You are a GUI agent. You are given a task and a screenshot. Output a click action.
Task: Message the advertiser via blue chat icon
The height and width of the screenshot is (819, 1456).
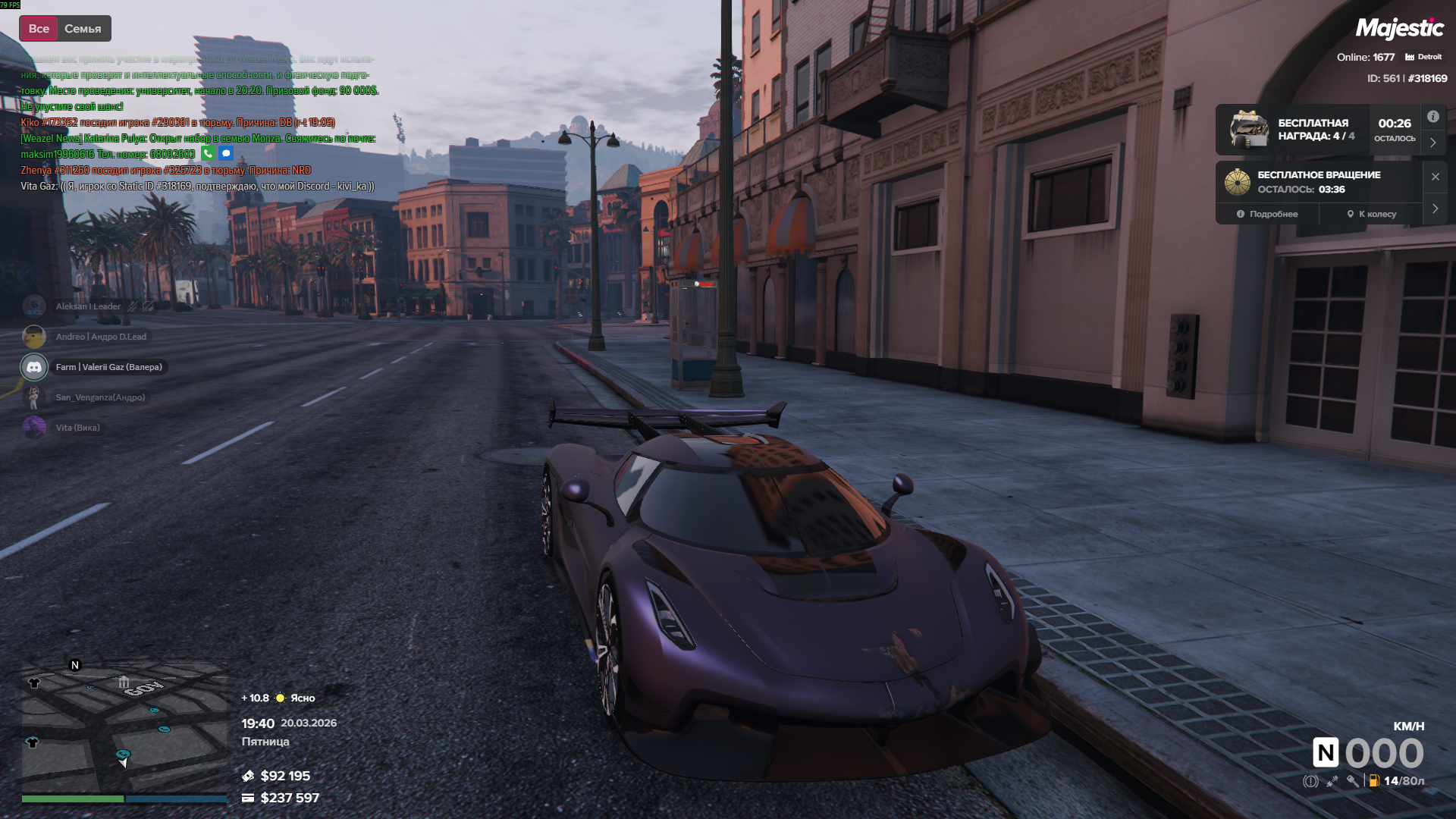(226, 154)
